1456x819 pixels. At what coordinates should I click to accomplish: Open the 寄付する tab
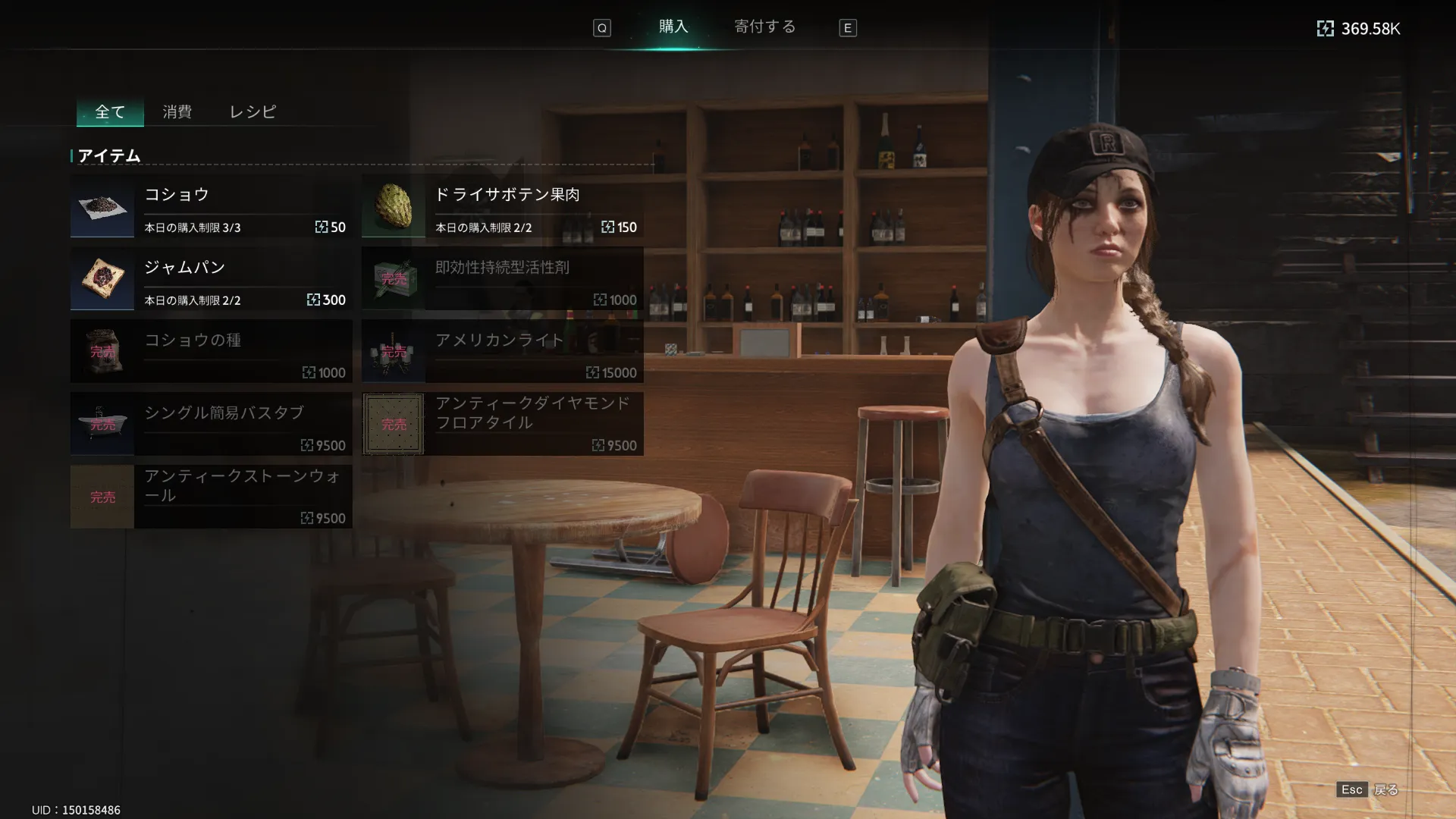[x=764, y=27]
